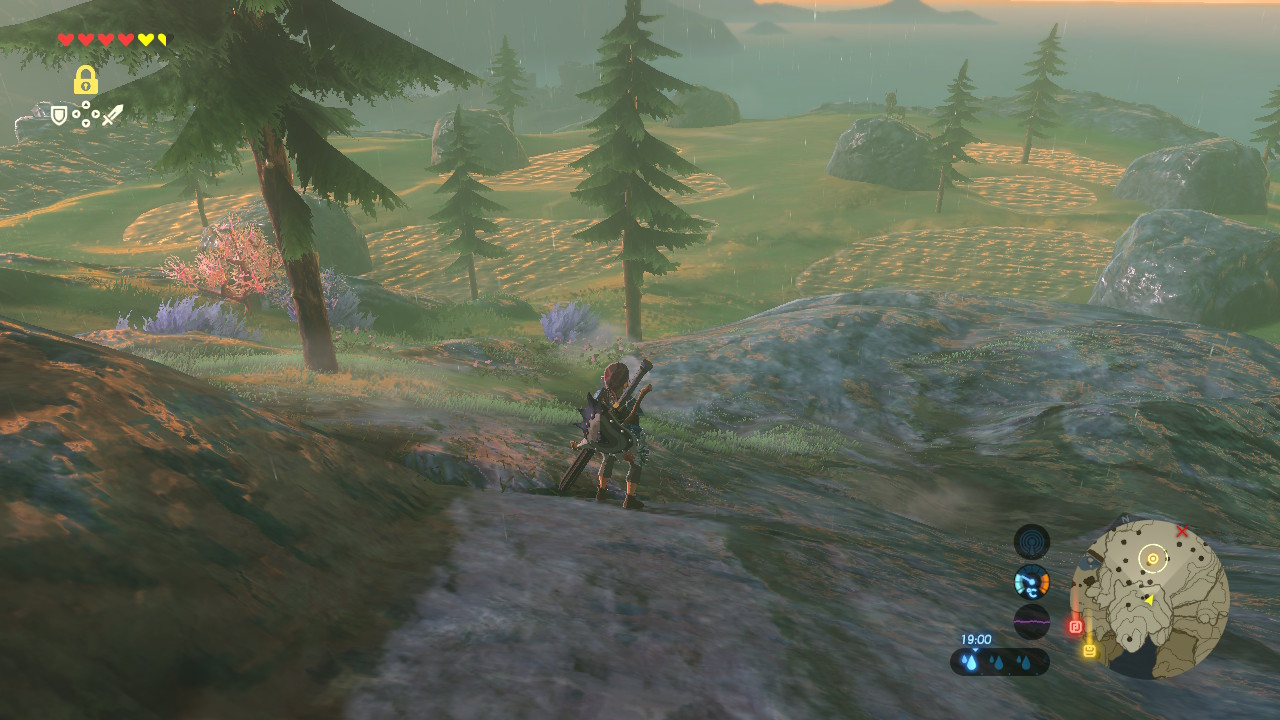Open the circular minimap
The width and height of the screenshot is (1280, 720).
1150,598
